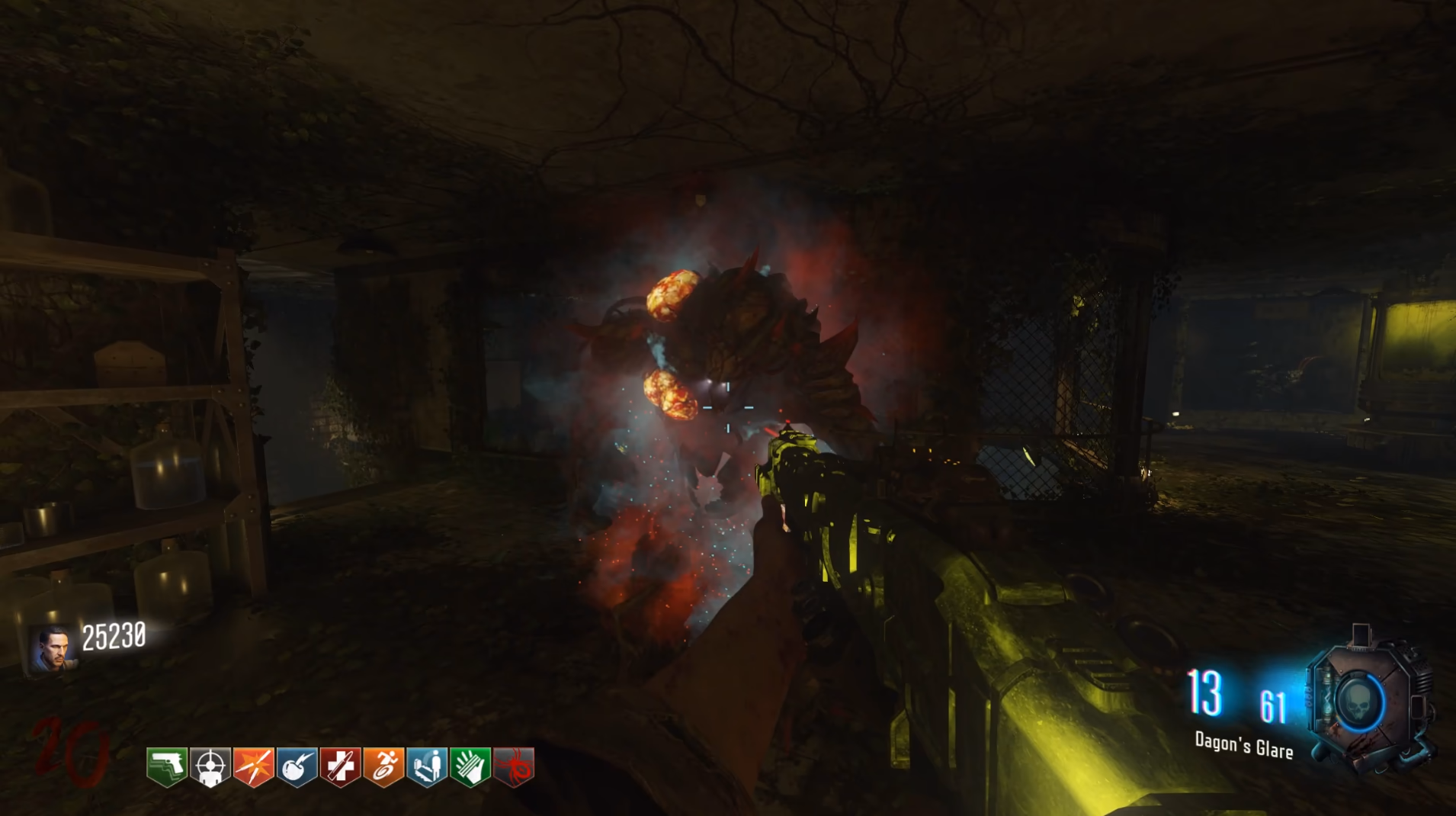The image size is (1456, 816).
Task: Select the Deadshot Daiquiri crosshair perk icon
Action: 210,766
